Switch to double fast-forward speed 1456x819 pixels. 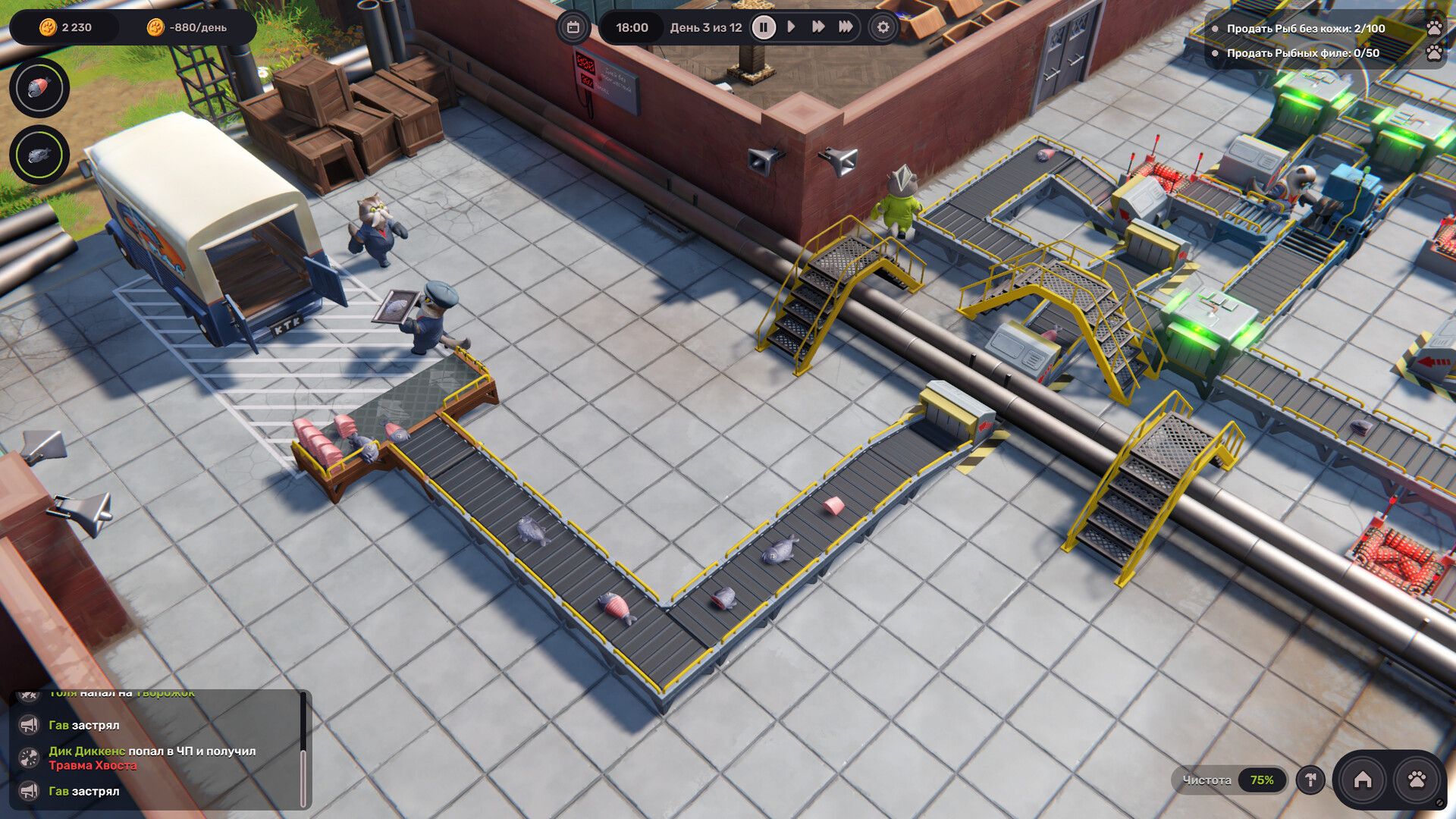tap(818, 27)
